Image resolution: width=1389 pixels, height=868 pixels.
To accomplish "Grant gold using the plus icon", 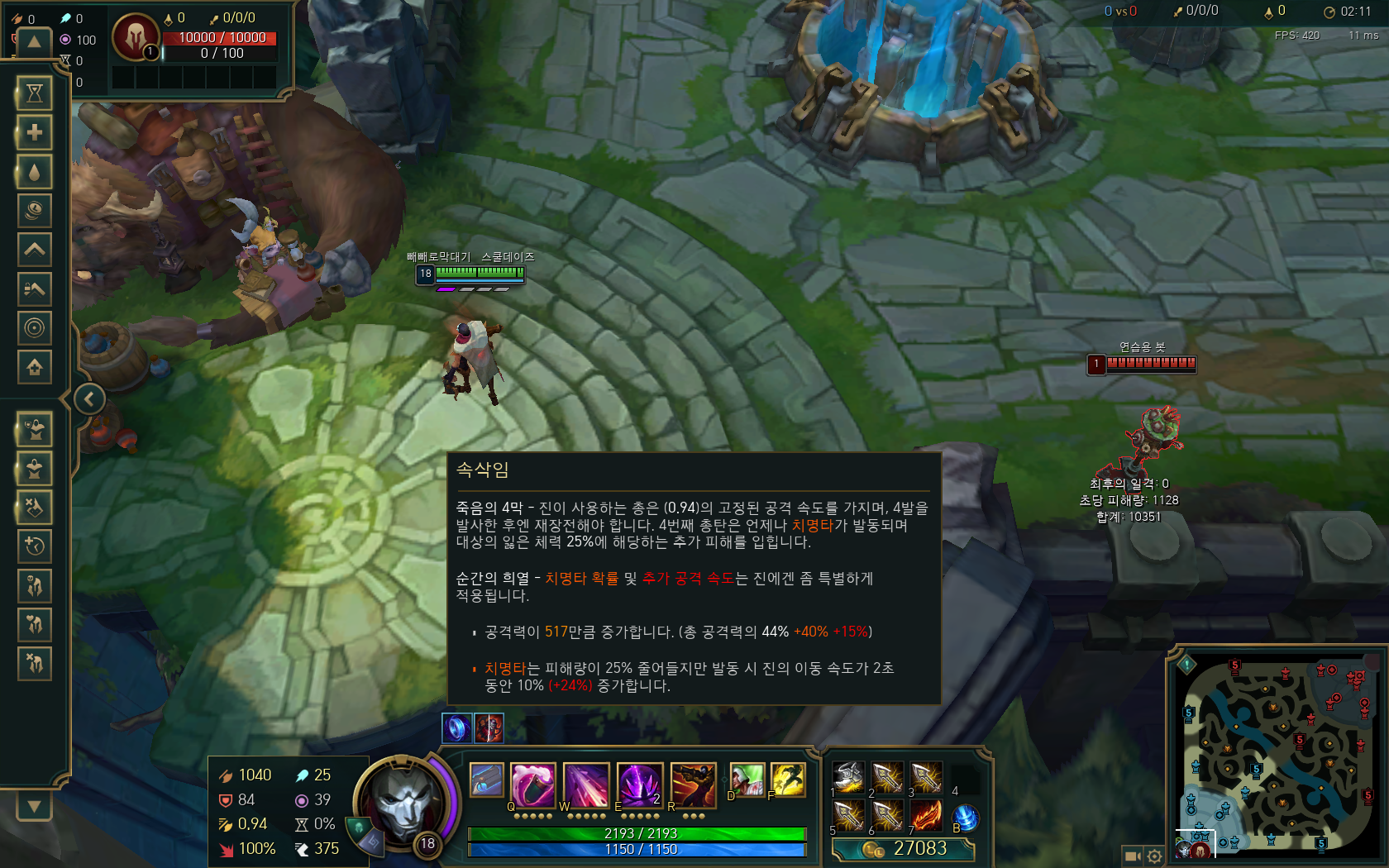I will coord(34,132).
